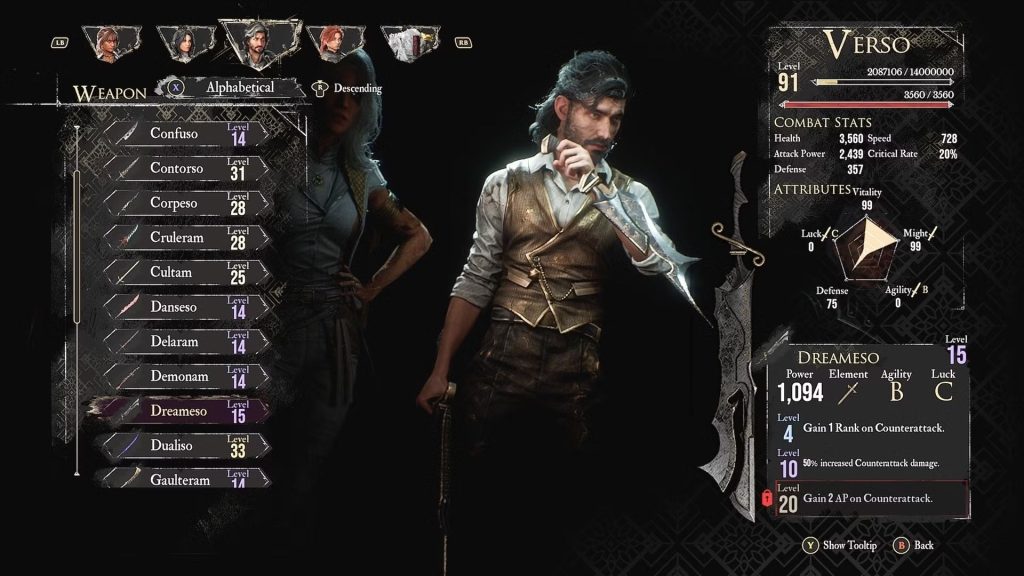Select the Confuso weapon
Screen dimensions: 1024x576
186,134
